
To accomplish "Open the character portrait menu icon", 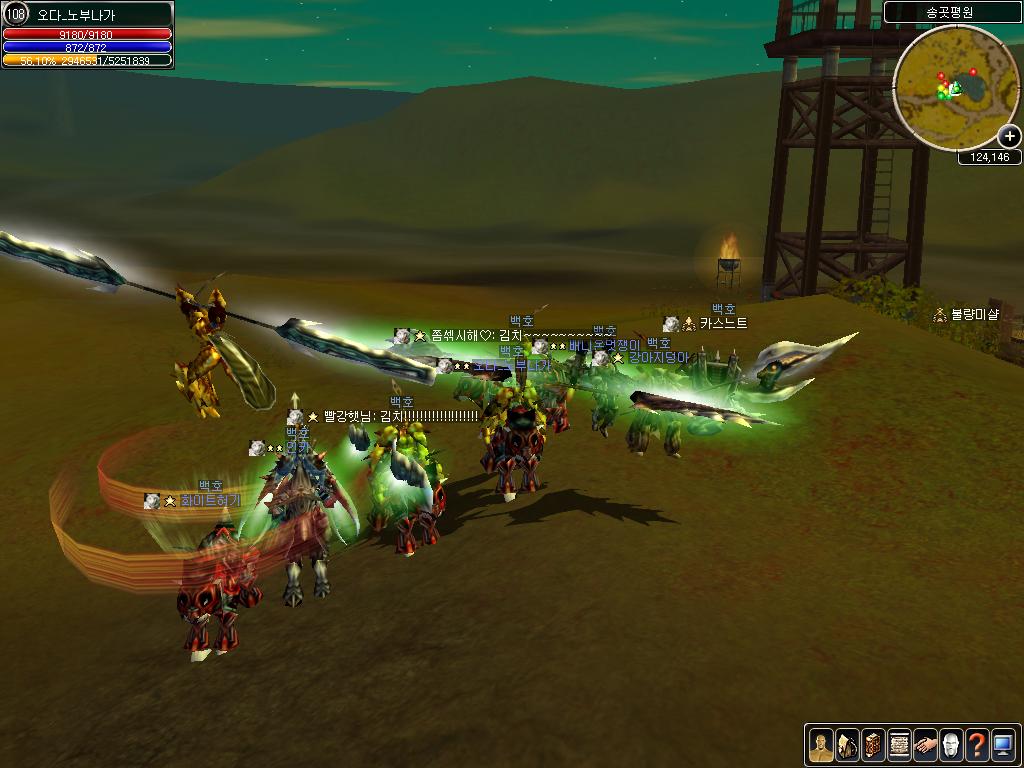I will point(820,744).
